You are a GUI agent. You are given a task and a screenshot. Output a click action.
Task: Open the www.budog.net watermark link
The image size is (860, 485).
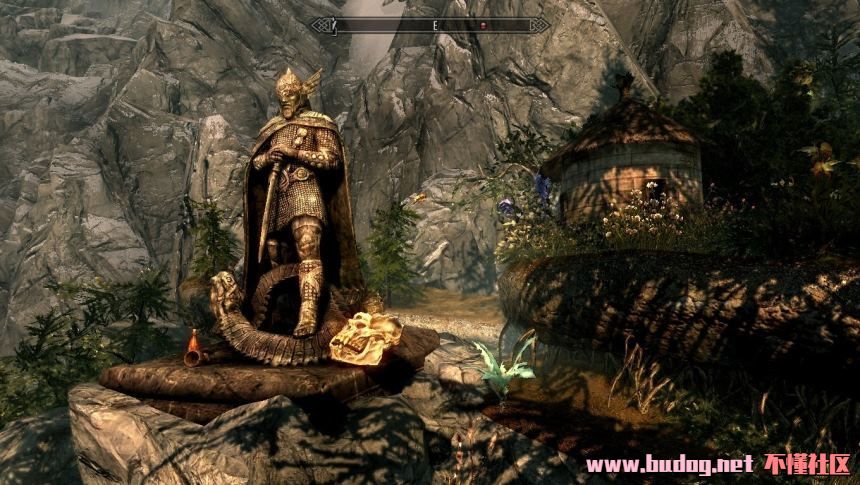coord(668,464)
